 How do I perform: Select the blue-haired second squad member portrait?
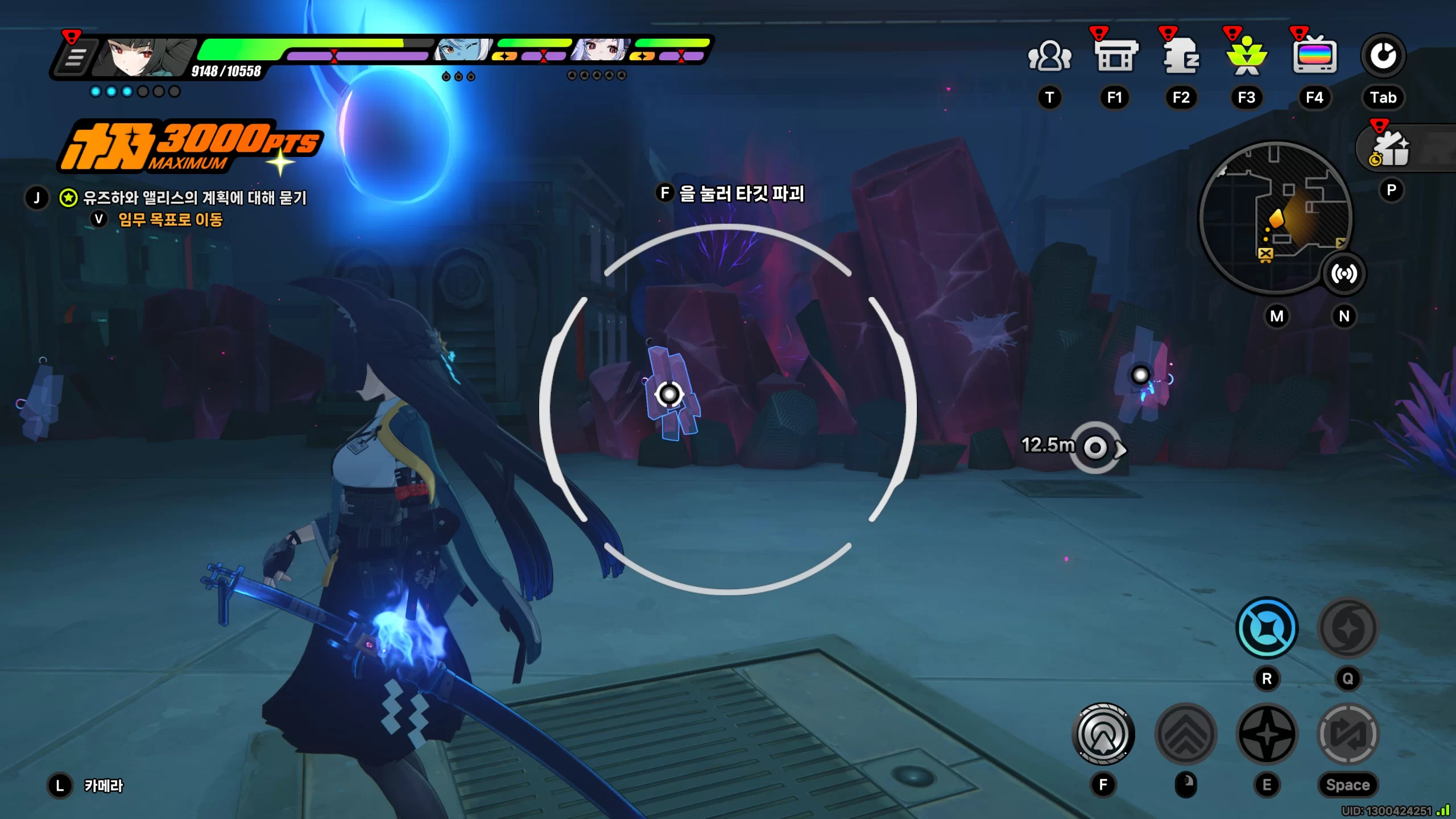(462, 51)
